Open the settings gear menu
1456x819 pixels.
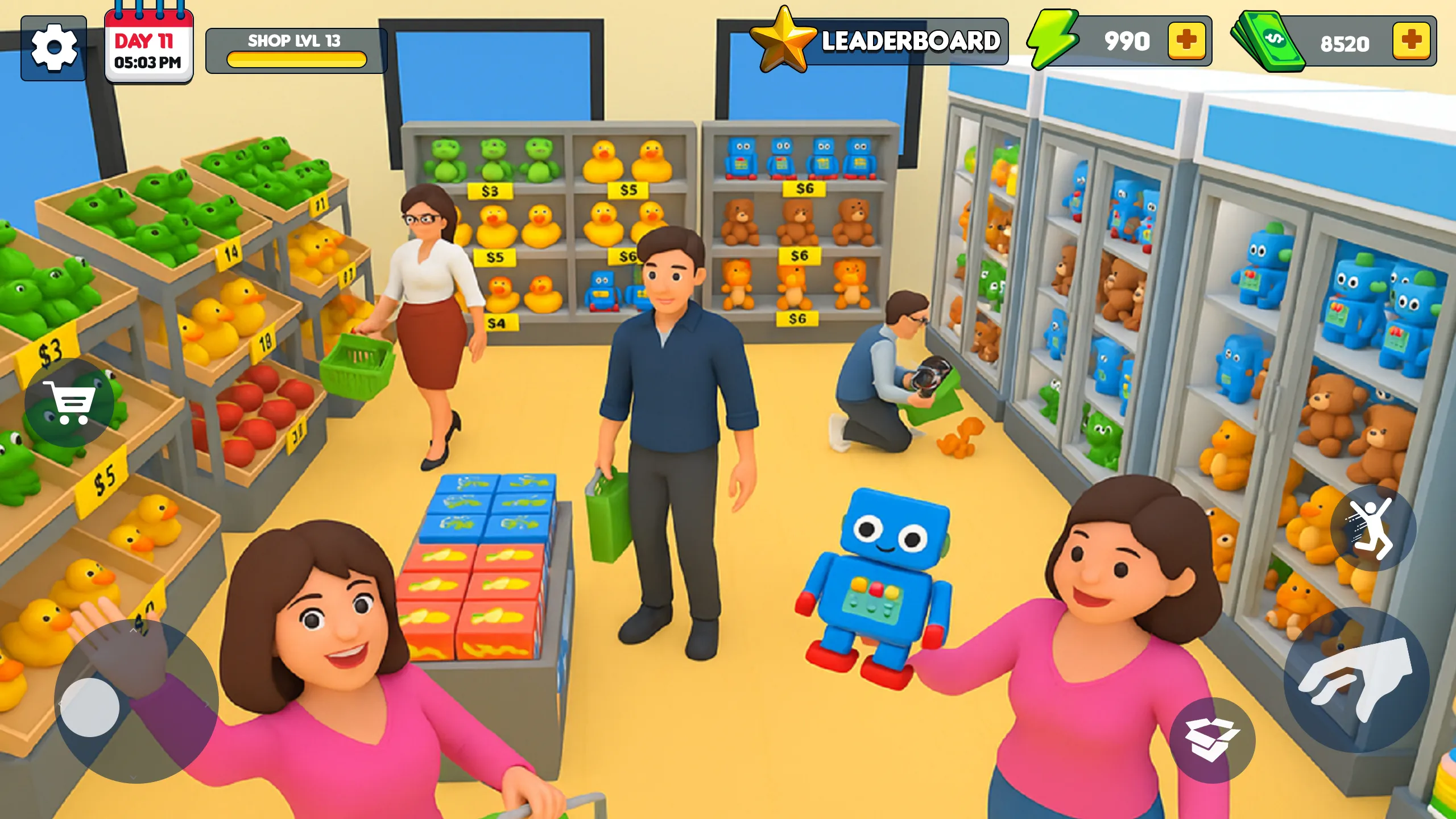click(x=53, y=45)
